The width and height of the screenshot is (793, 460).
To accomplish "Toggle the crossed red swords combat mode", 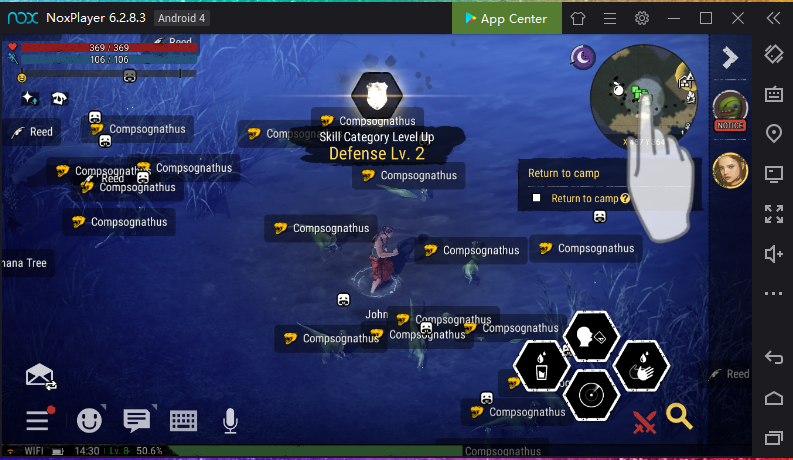I will point(645,422).
